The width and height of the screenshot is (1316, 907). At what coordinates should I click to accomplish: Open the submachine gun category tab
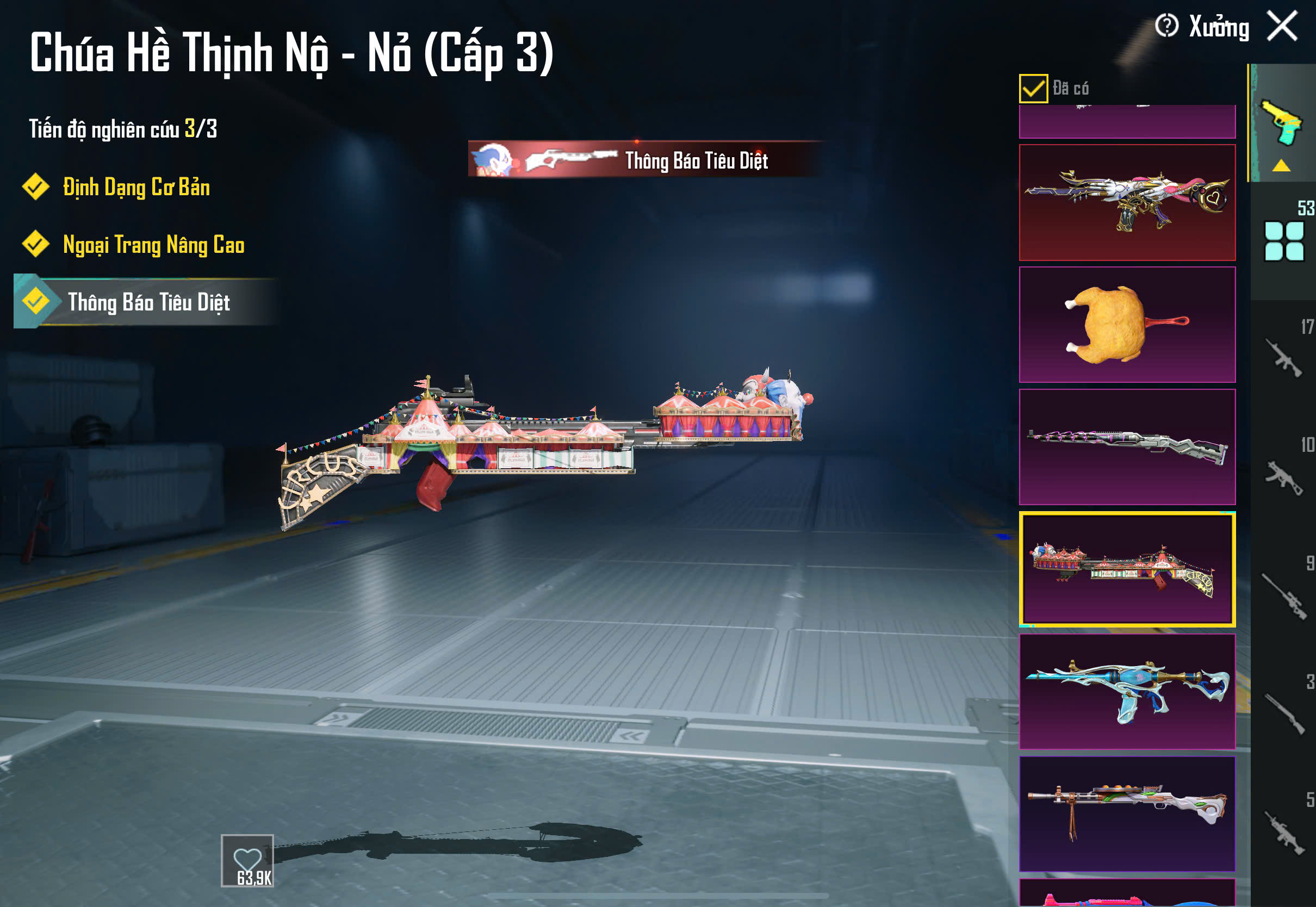[1283, 476]
